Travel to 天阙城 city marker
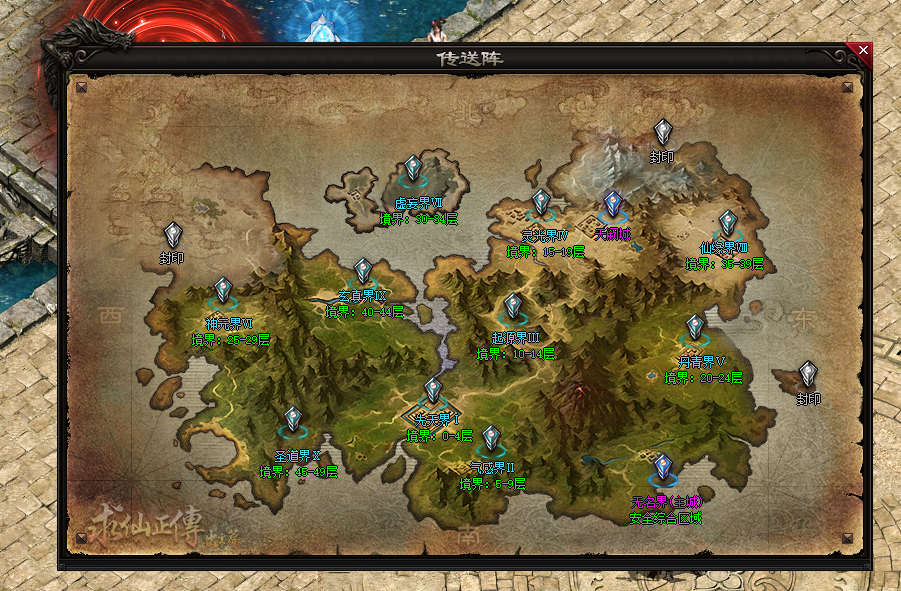This screenshot has width=901, height=591. (613, 205)
